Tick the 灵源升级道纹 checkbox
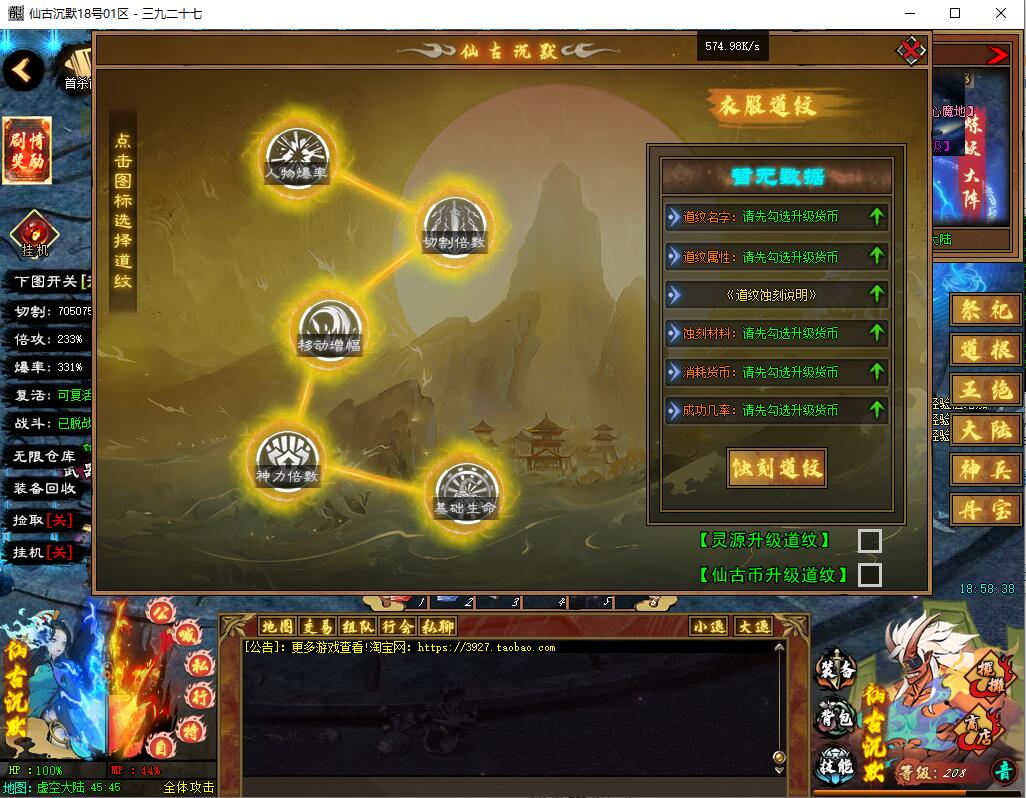Screen dimensions: 1026x798 click(870, 541)
